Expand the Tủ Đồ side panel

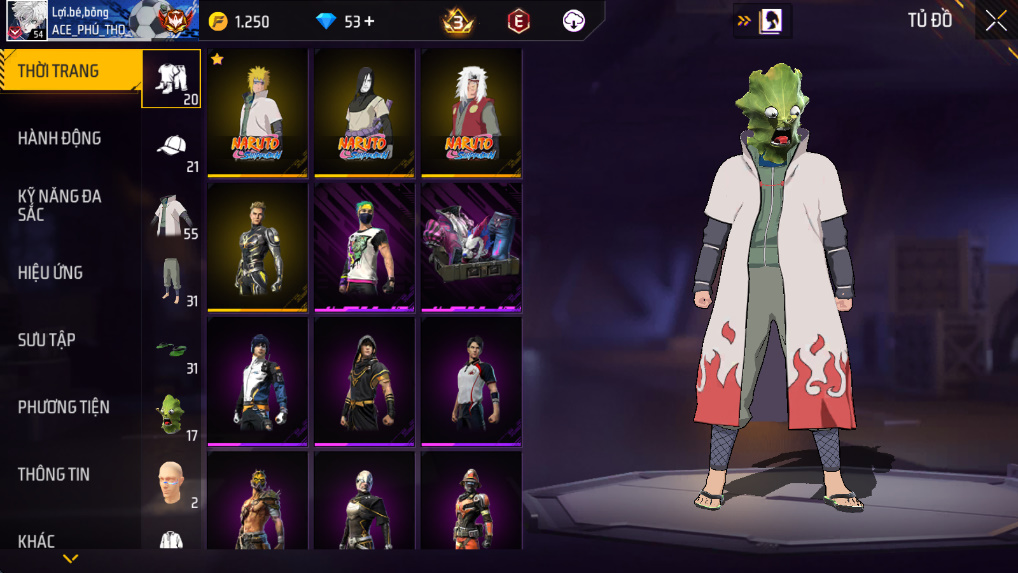(763, 20)
